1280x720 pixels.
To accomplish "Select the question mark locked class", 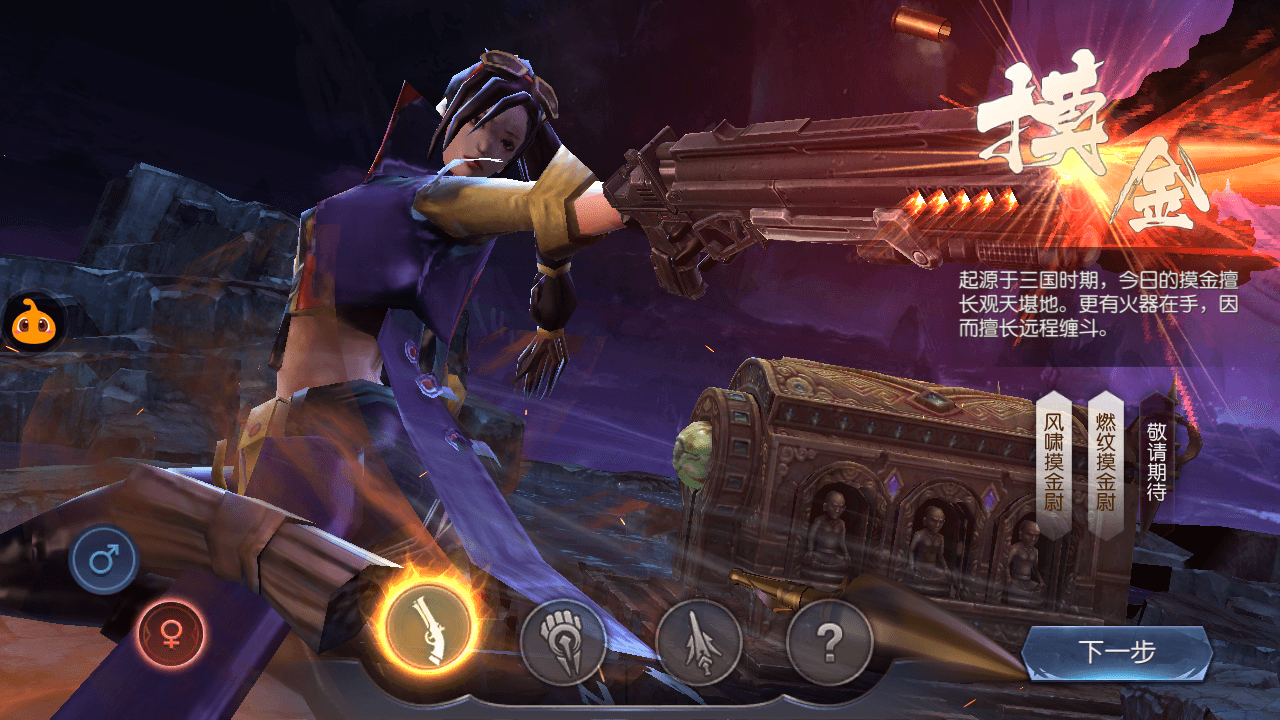I will pyautogui.click(x=829, y=642).
